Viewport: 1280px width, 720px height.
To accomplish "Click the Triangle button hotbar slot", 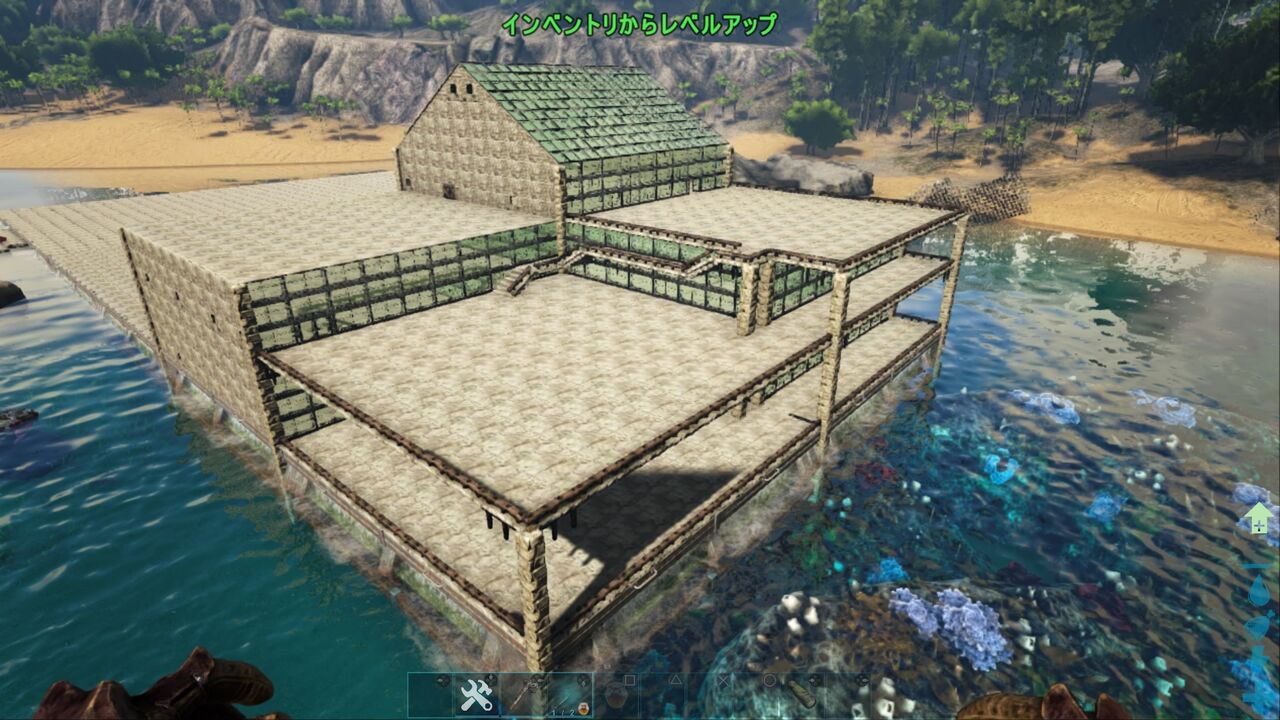I will [677, 678].
